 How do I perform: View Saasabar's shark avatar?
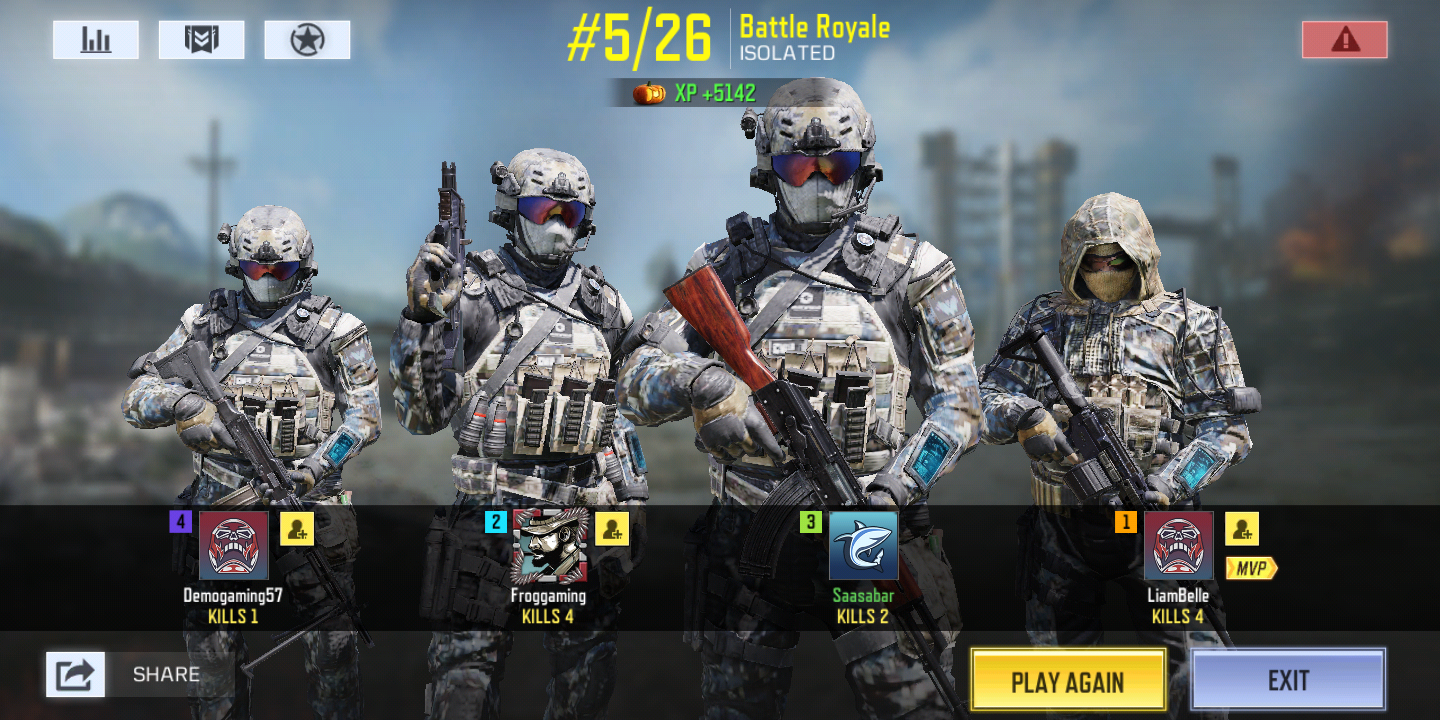pyautogui.click(x=864, y=546)
